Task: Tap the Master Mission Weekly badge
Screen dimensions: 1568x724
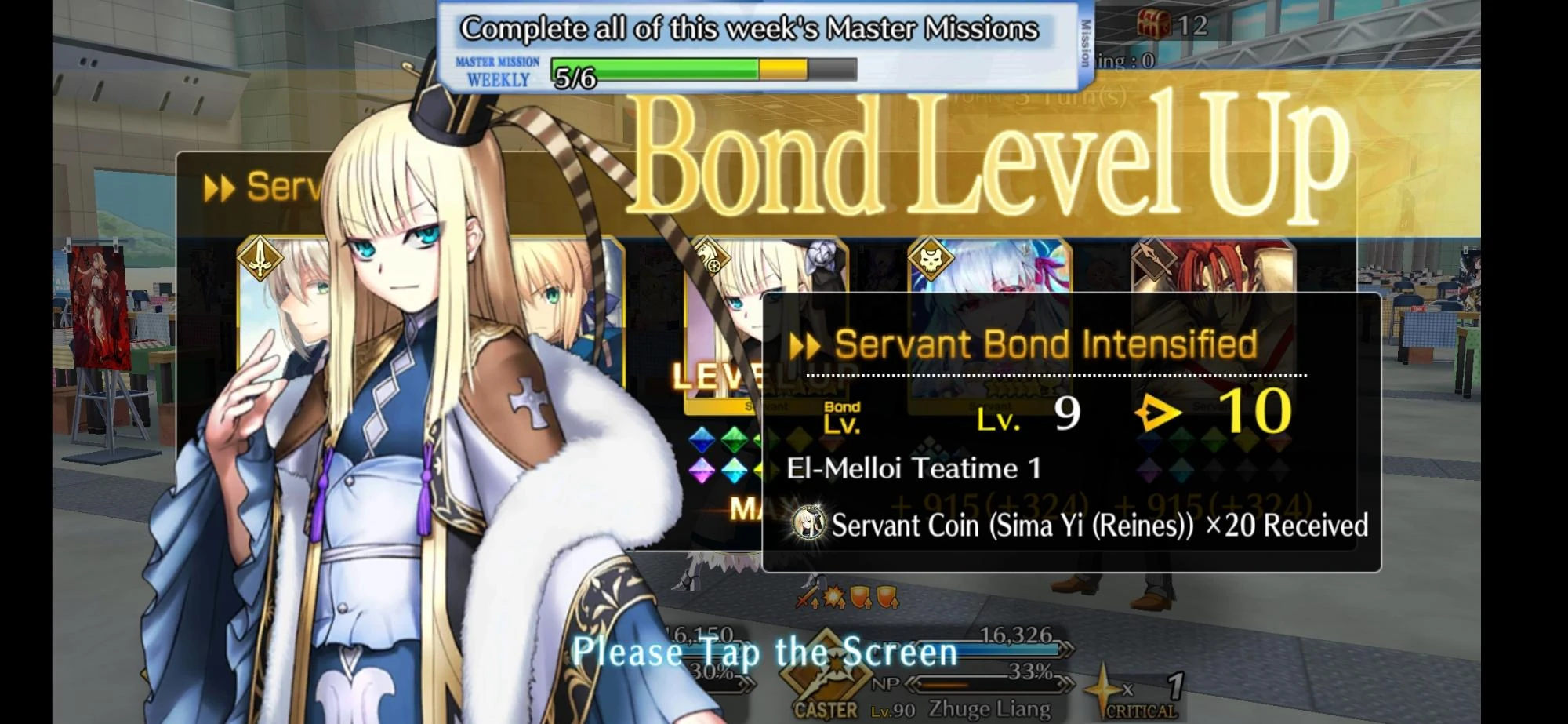Action: 497,69
